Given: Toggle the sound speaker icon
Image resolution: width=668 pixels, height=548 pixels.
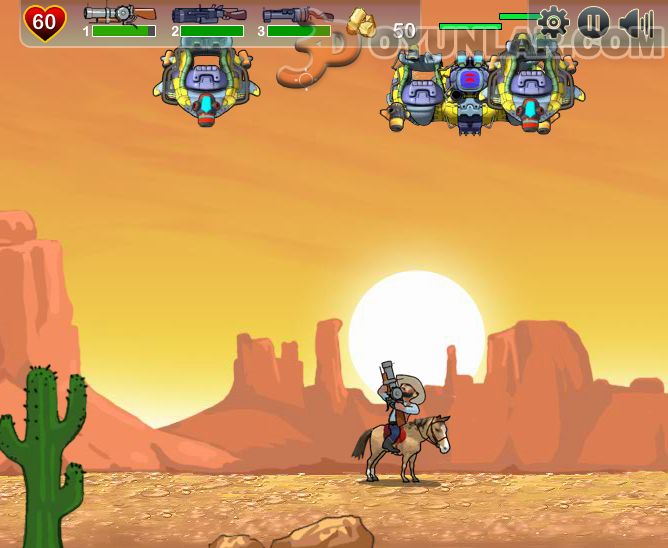Looking at the screenshot, I should [635, 22].
